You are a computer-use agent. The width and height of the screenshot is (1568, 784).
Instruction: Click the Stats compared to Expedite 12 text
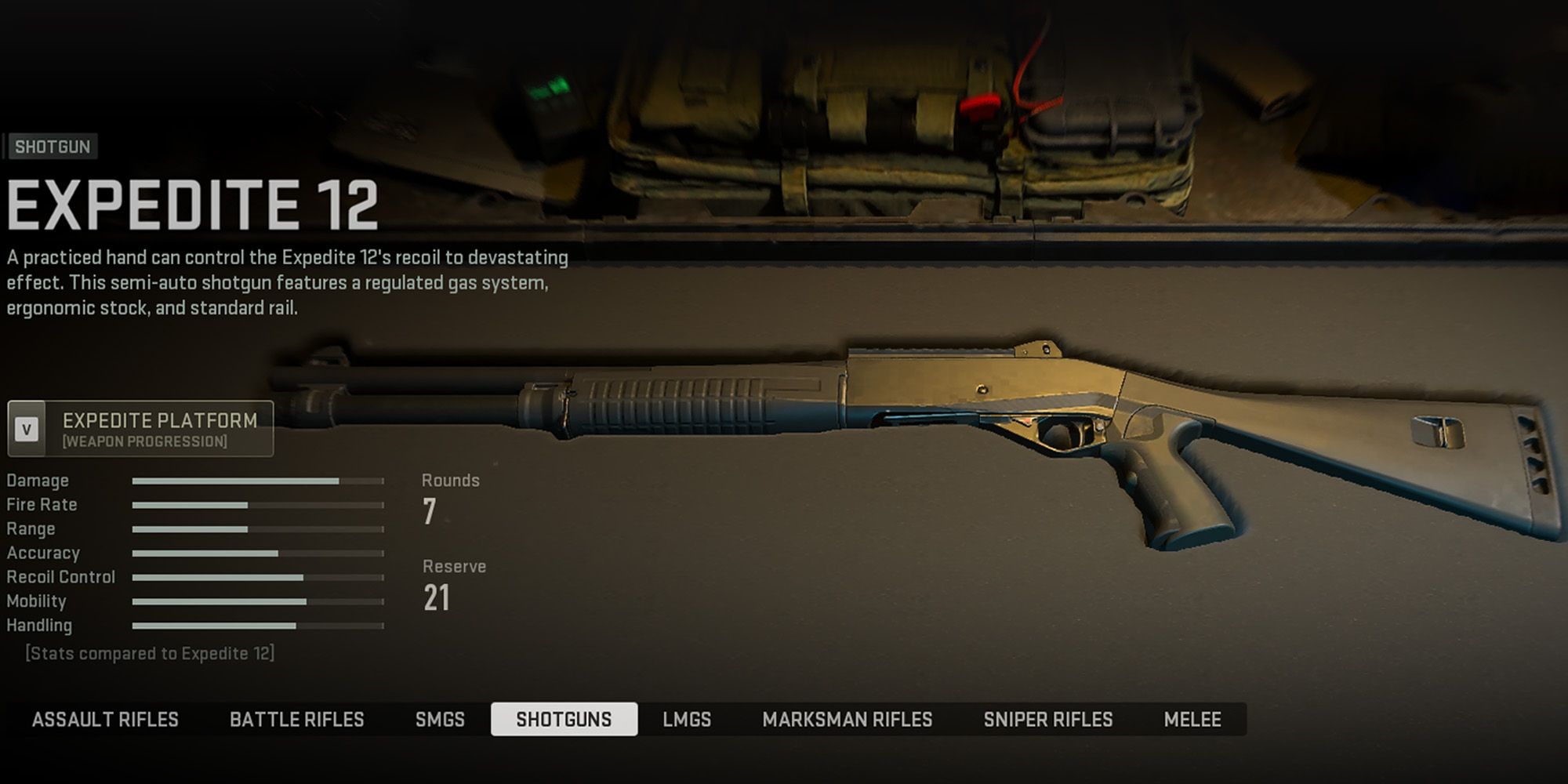(151, 652)
